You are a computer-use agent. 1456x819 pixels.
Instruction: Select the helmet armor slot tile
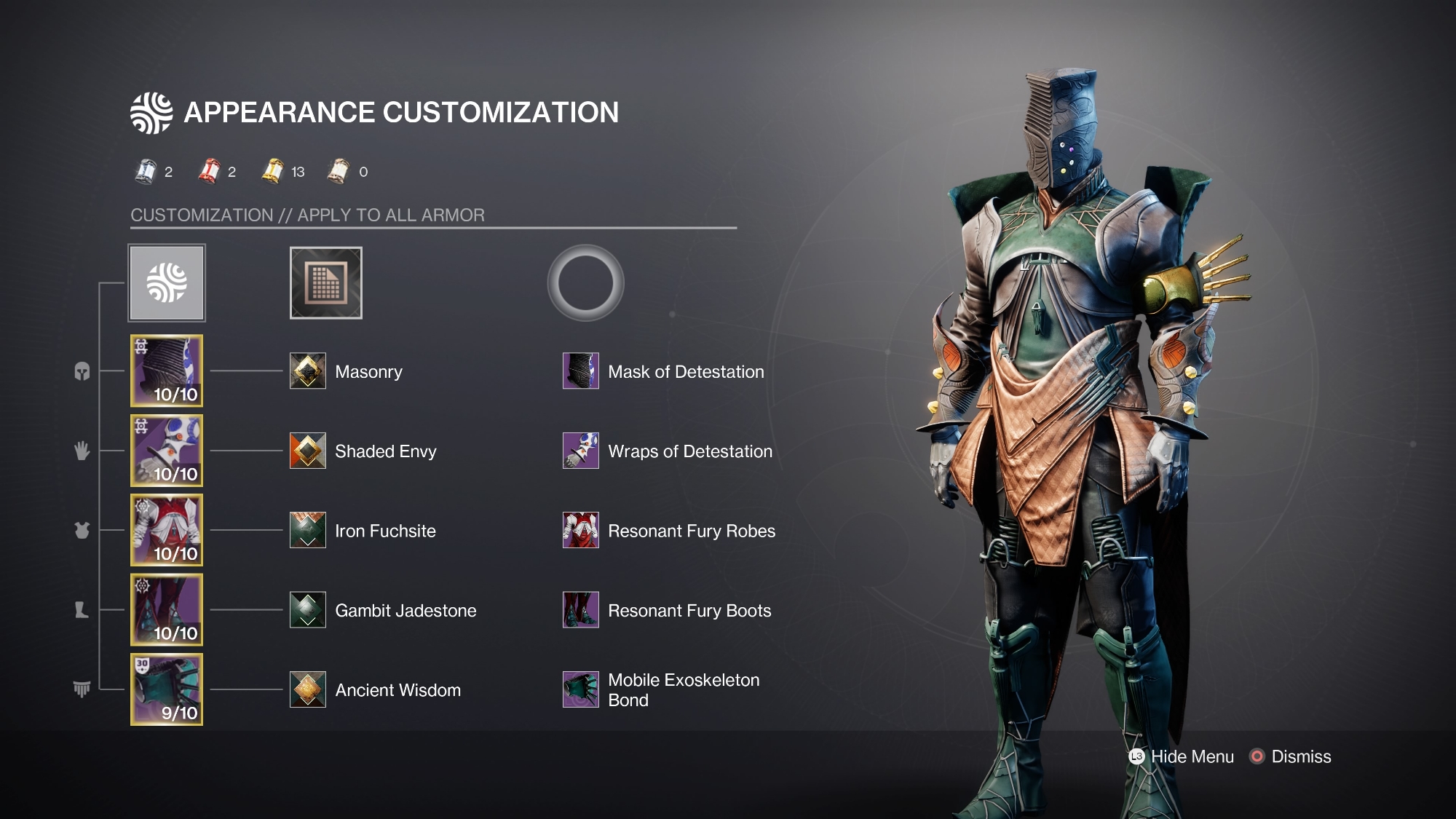167,371
